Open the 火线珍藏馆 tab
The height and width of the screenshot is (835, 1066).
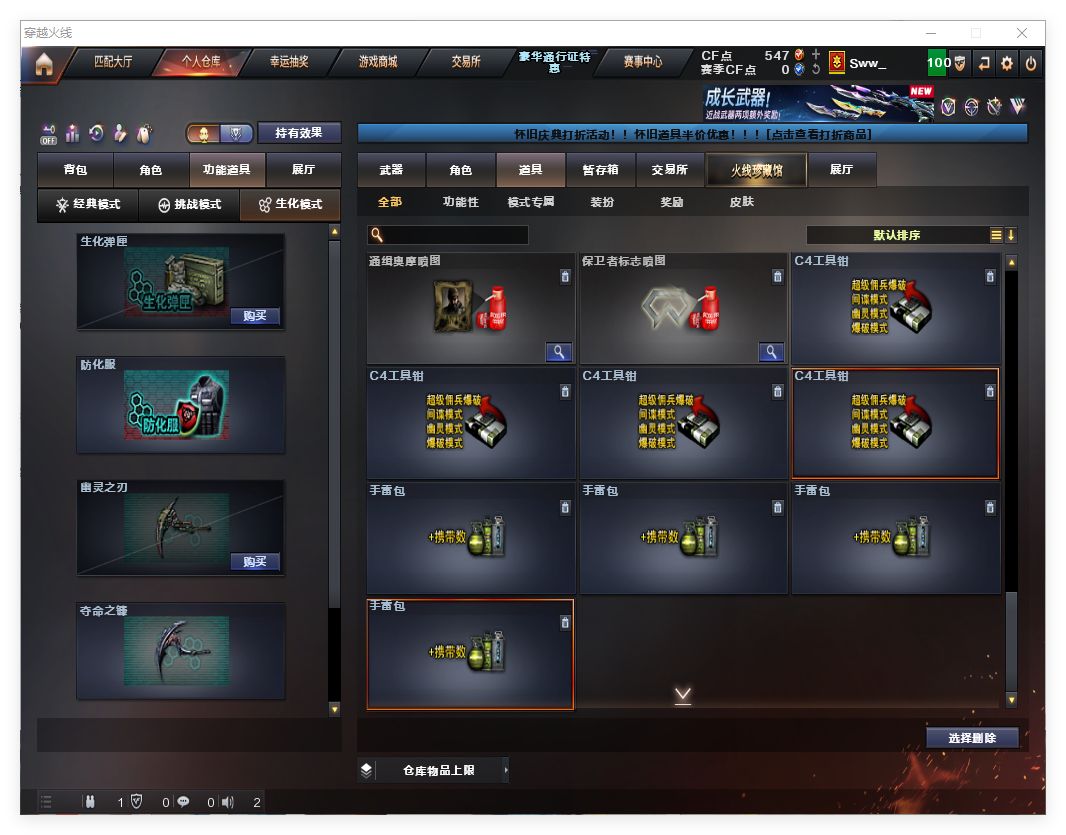(x=756, y=170)
